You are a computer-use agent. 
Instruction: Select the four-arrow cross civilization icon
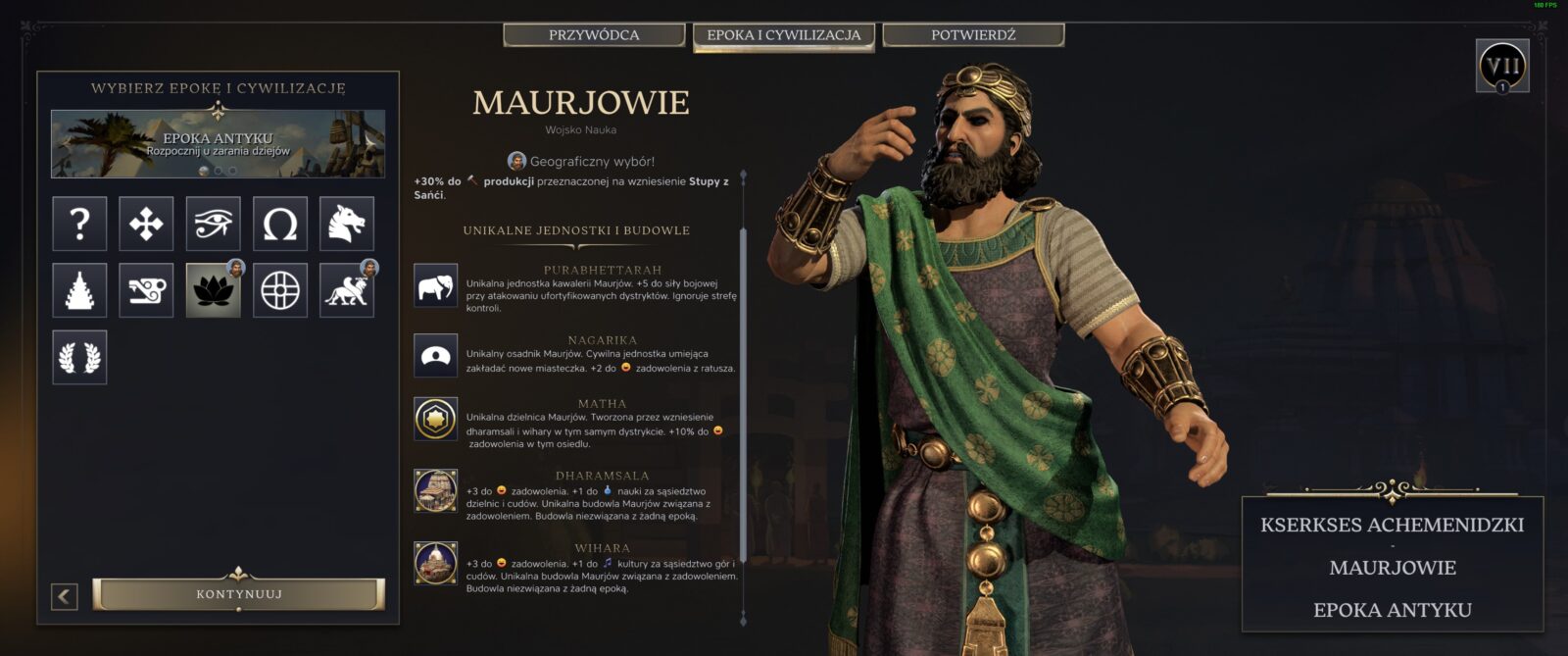(146, 224)
